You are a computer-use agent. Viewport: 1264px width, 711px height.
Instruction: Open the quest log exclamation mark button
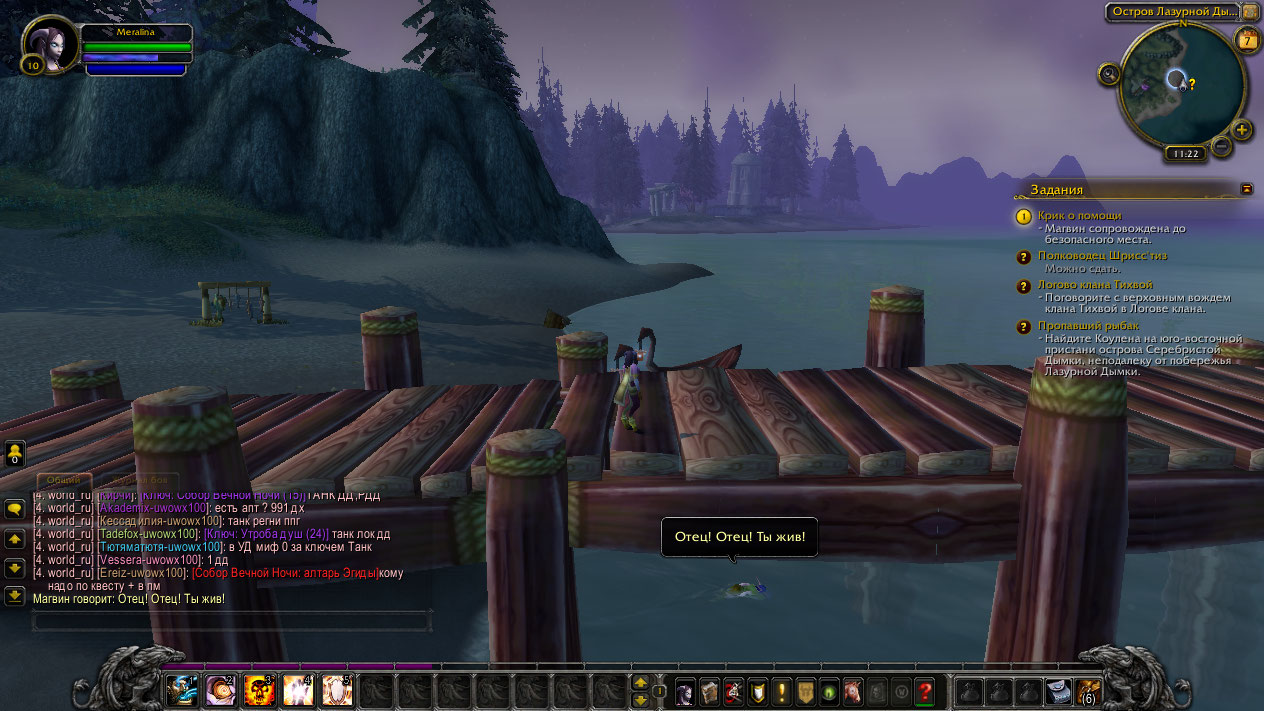pyautogui.click(x=781, y=690)
